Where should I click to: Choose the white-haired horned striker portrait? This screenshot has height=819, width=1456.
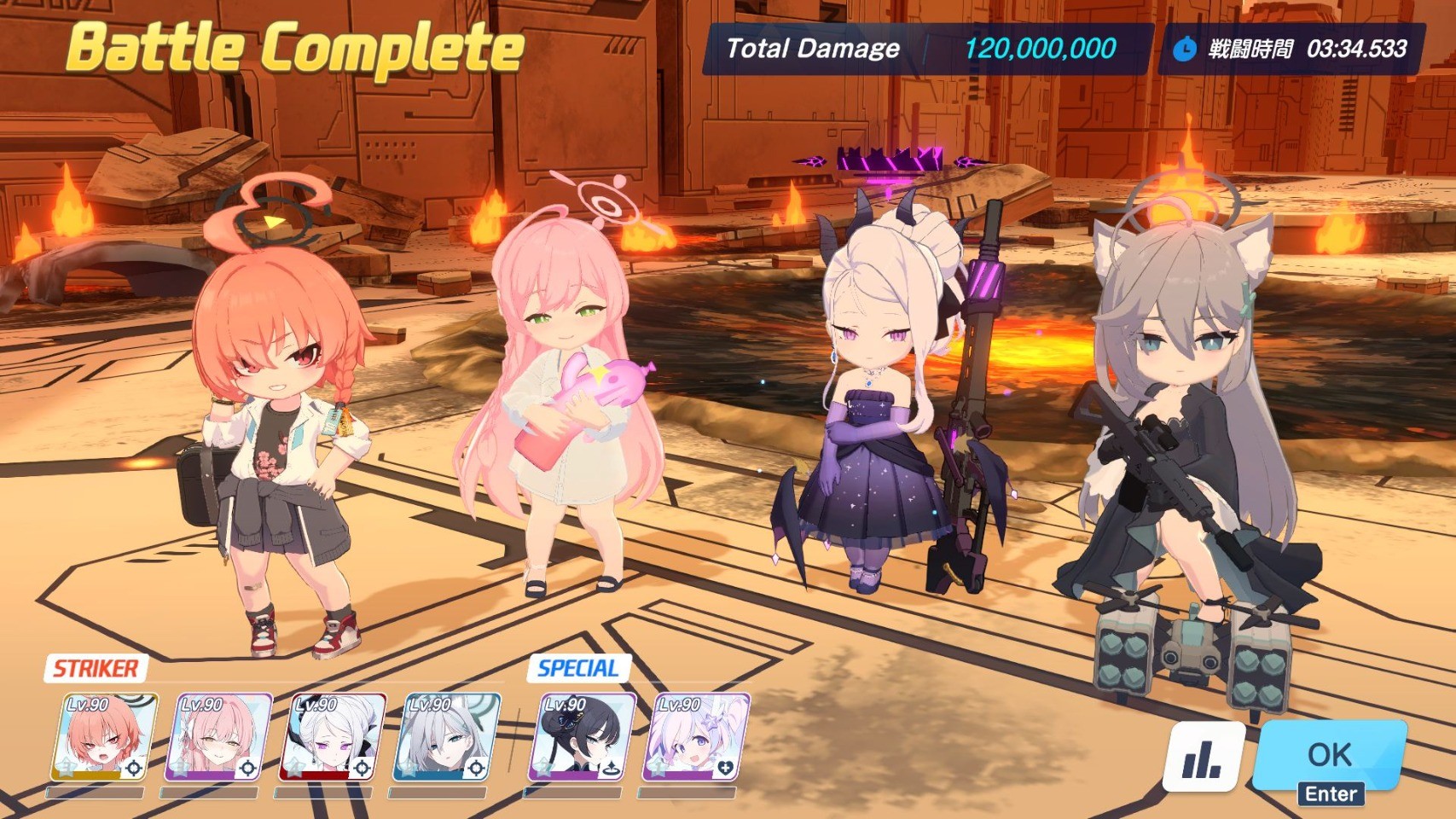(333, 738)
